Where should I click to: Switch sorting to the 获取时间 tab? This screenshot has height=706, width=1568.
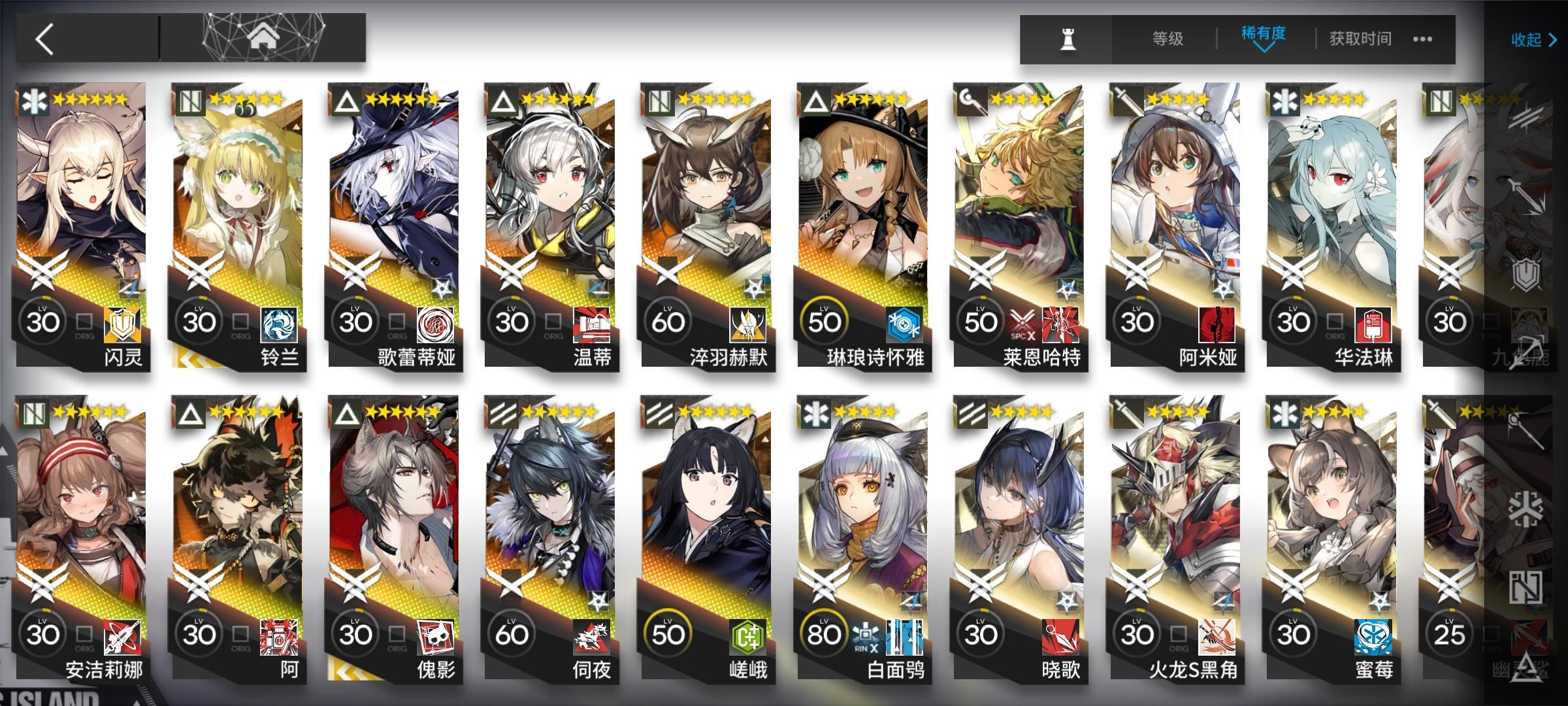click(1359, 38)
